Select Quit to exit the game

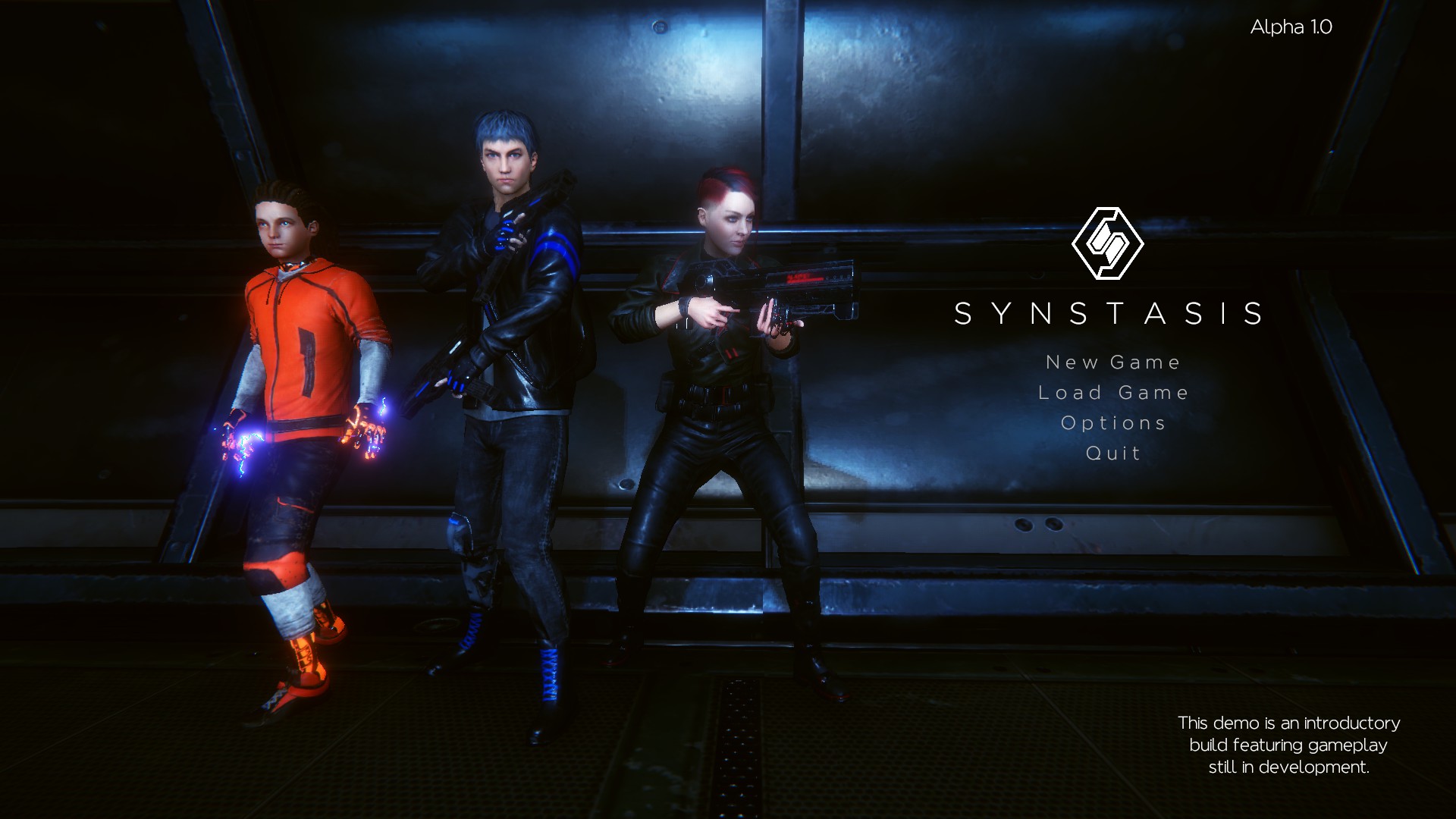(x=1112, y=453)
